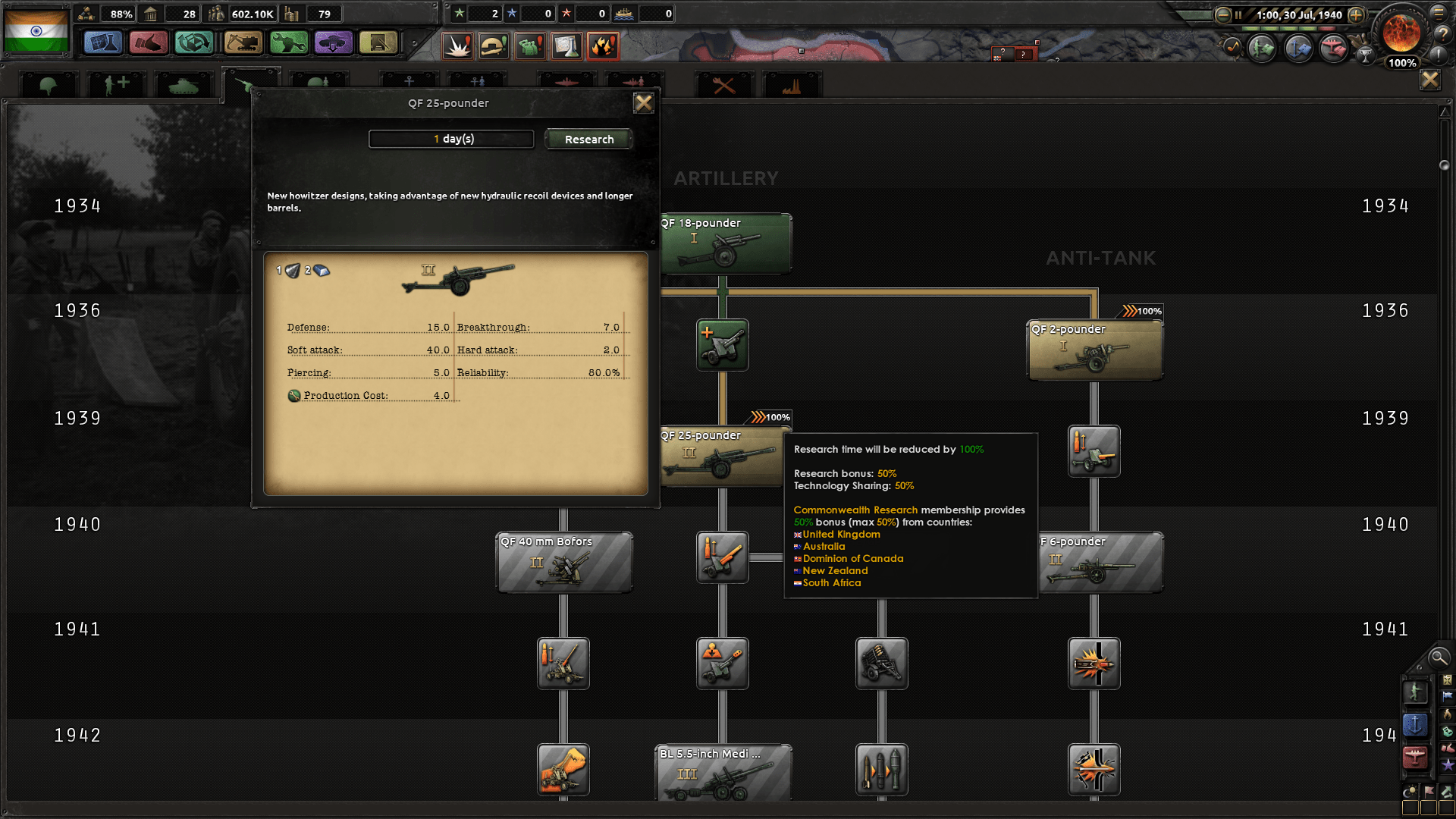The height and width of the screenshot is (819, 1456).
Task: Click the magnifying glass province search icon
Action: click(x=1438, y=658)
